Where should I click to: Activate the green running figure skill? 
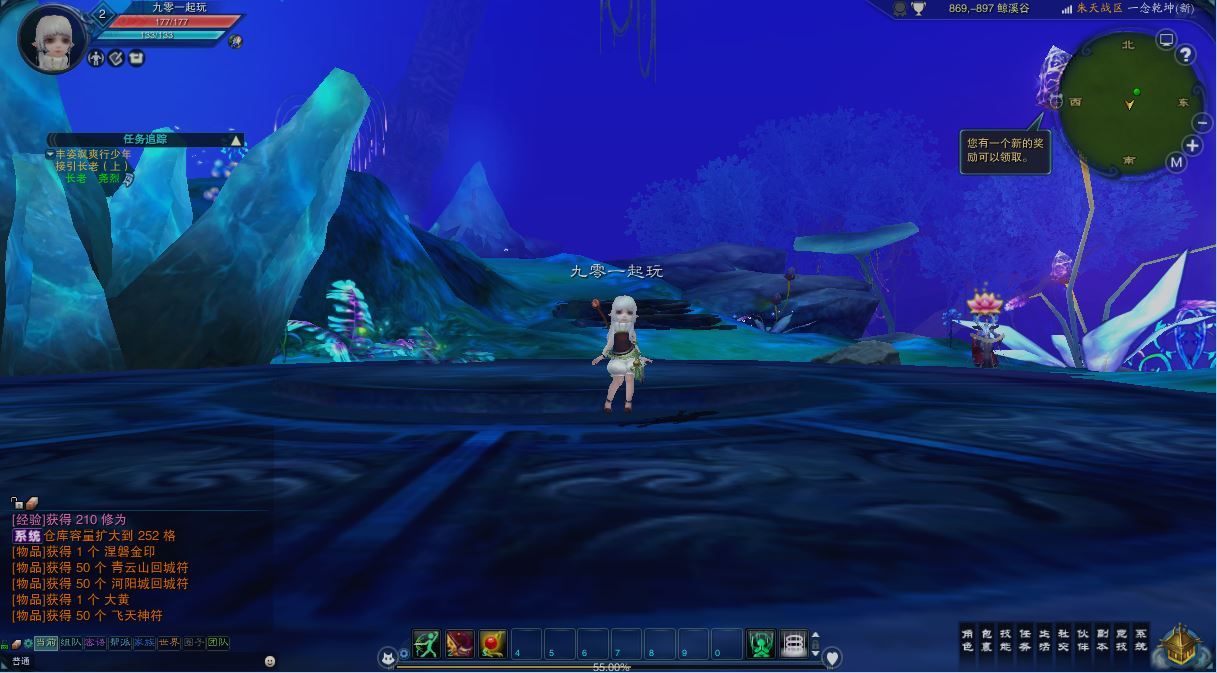pos(427,644)
